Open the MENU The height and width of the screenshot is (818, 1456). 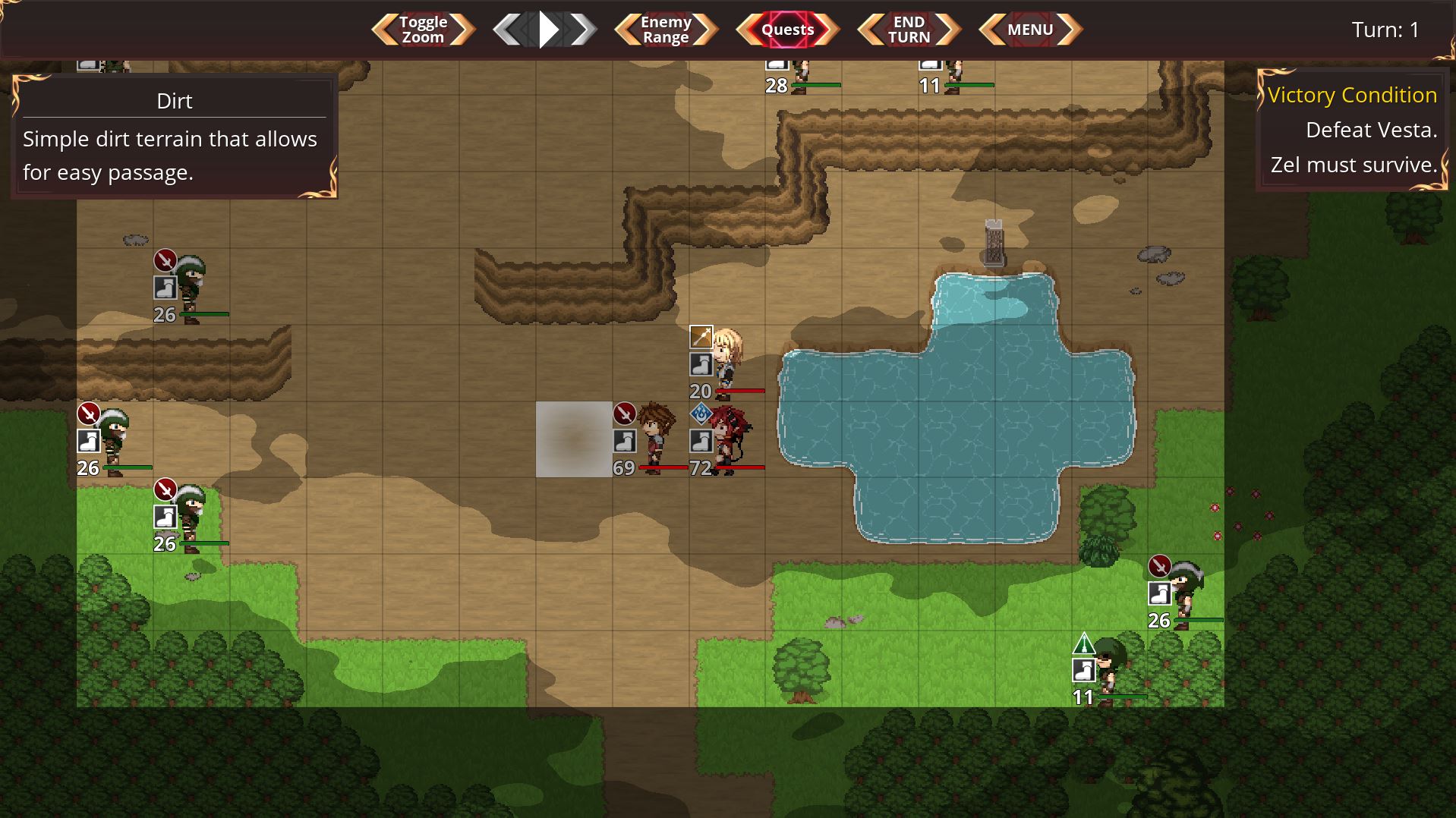1030,30
